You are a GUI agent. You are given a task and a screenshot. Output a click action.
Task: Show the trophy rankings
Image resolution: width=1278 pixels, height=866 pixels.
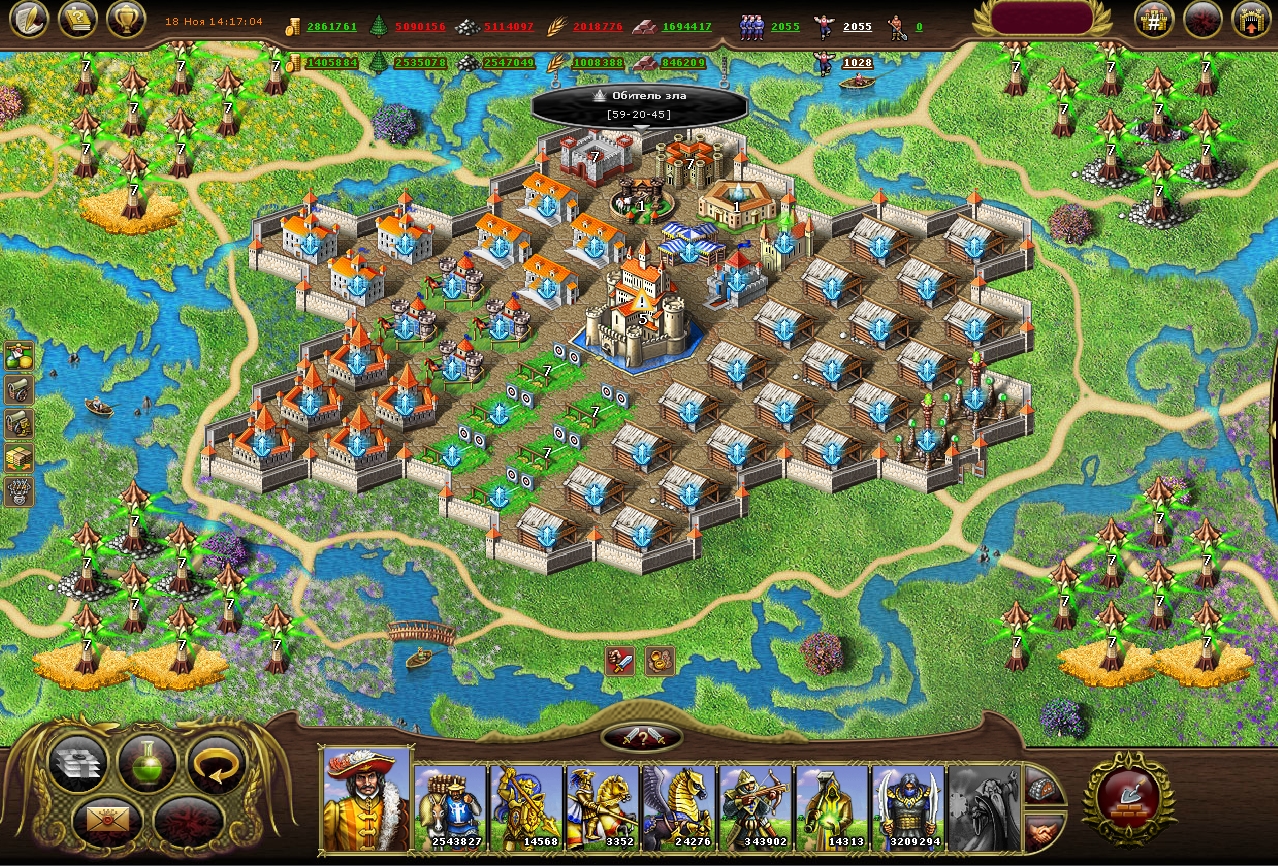(x=125, y=19)
